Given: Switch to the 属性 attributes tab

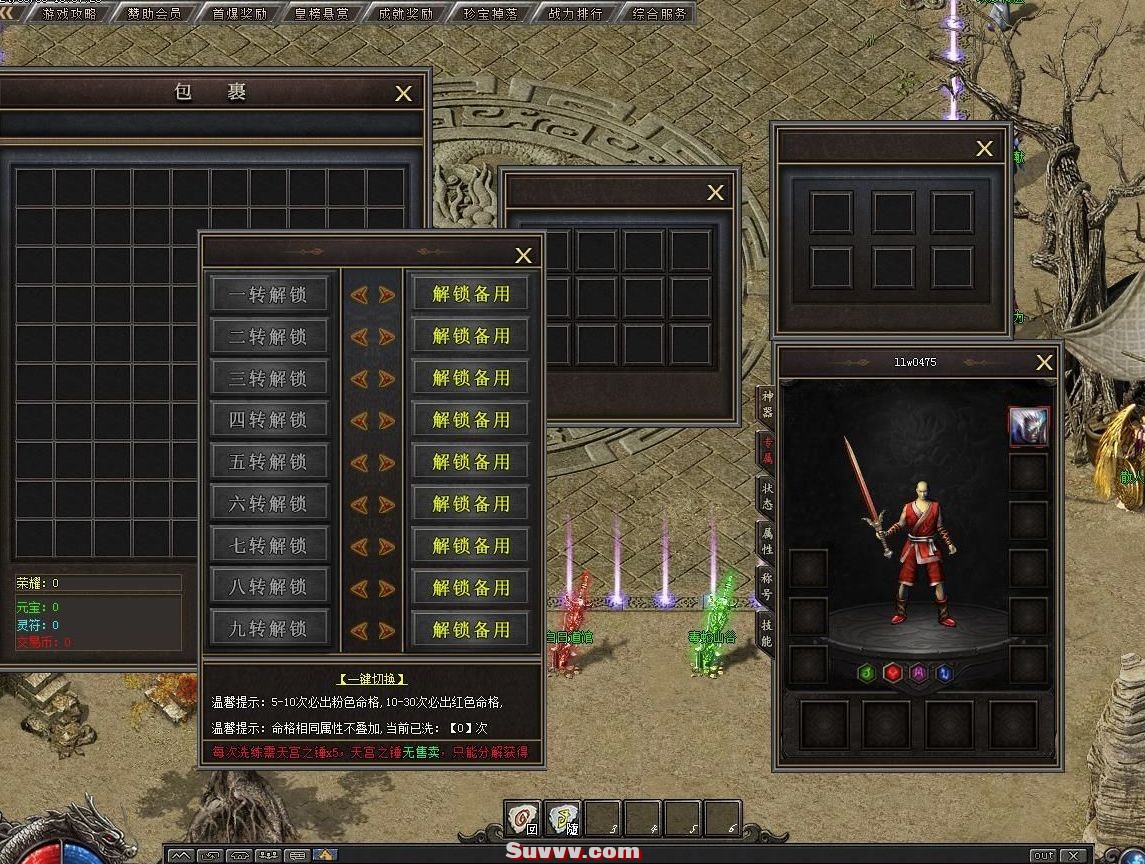Looking at the screenshot, I should tap(767, 542).
